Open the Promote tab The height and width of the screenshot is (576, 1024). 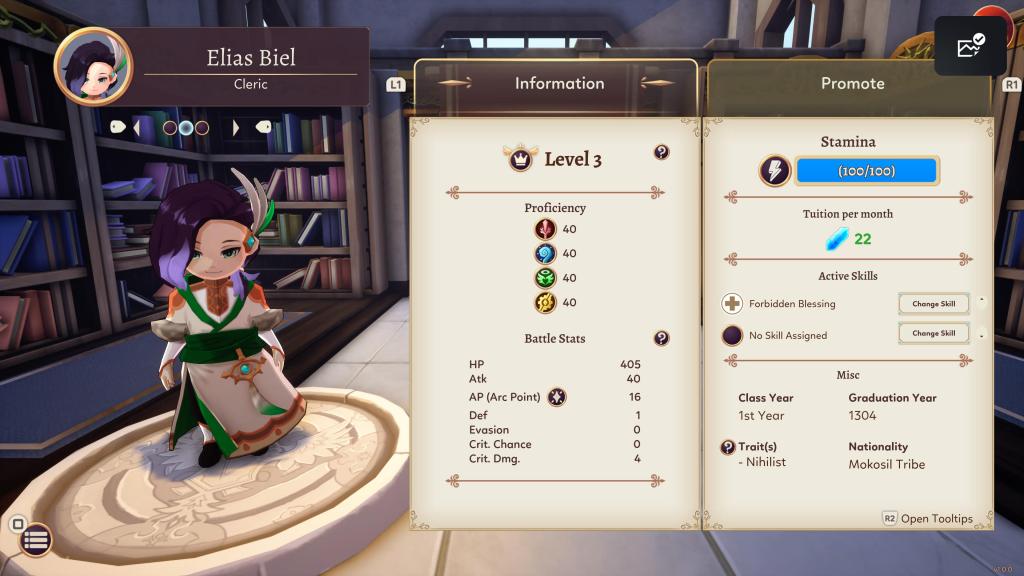coord(852,84)
